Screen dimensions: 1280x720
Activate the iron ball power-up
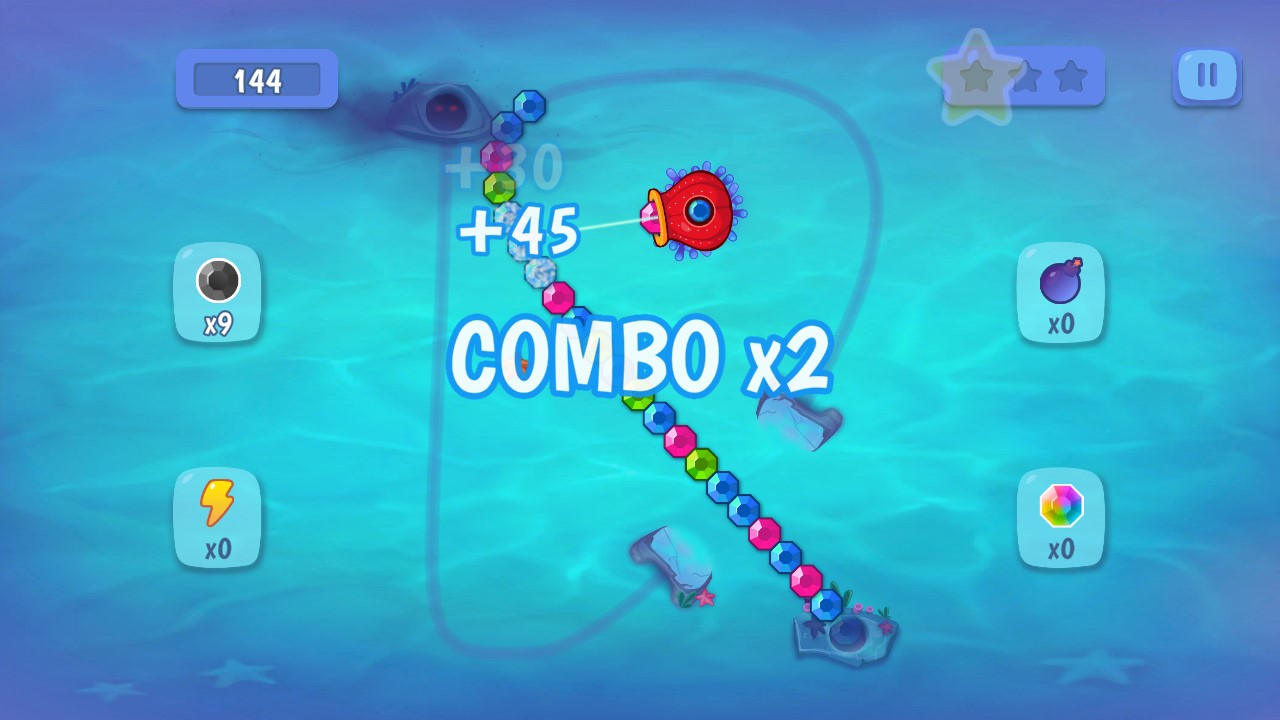[217, 293]
